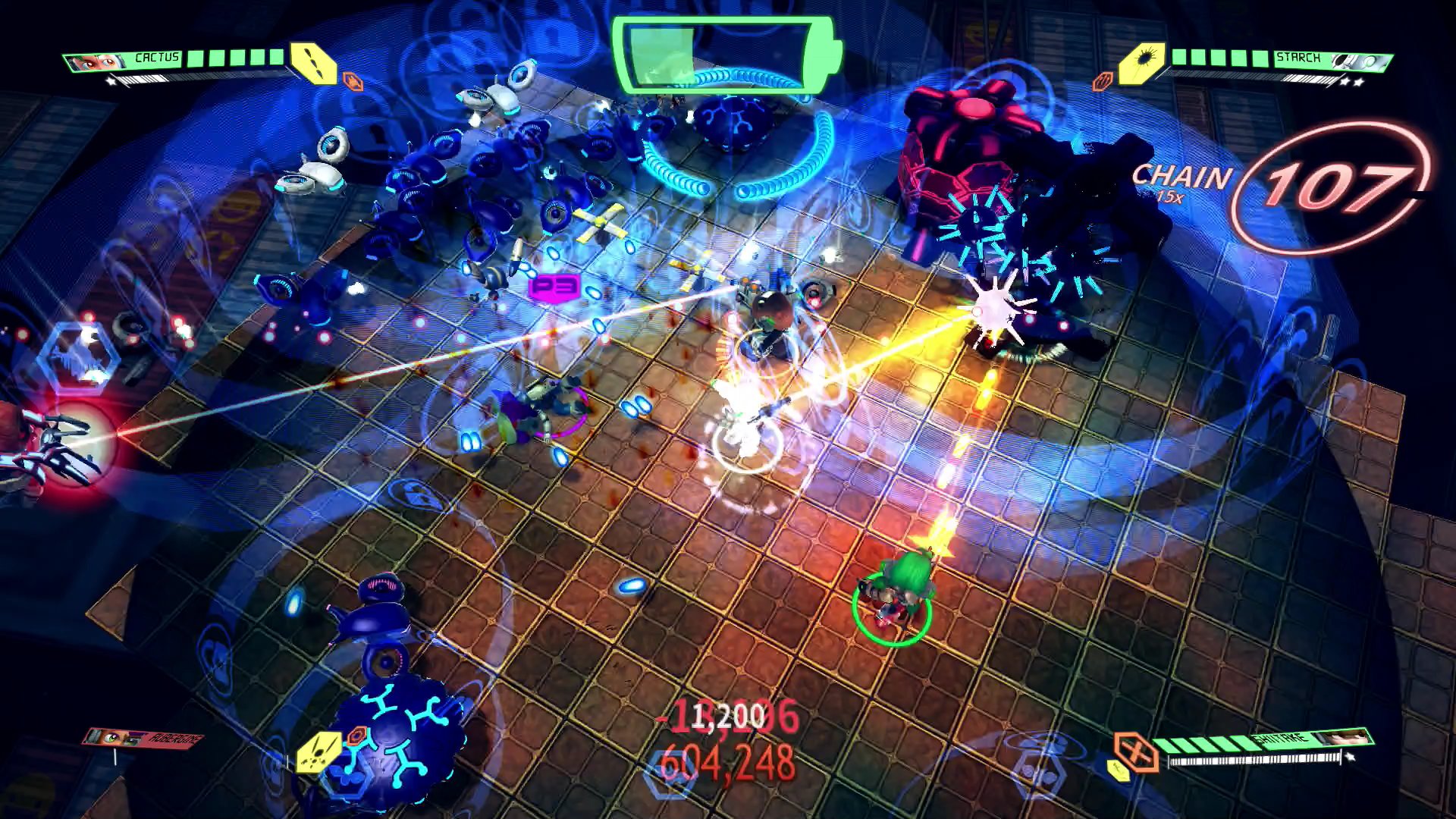Click Aubergine's yellow weapon hexagon icon
This screenshot has width=1456, height=819.
pos(319,752)
